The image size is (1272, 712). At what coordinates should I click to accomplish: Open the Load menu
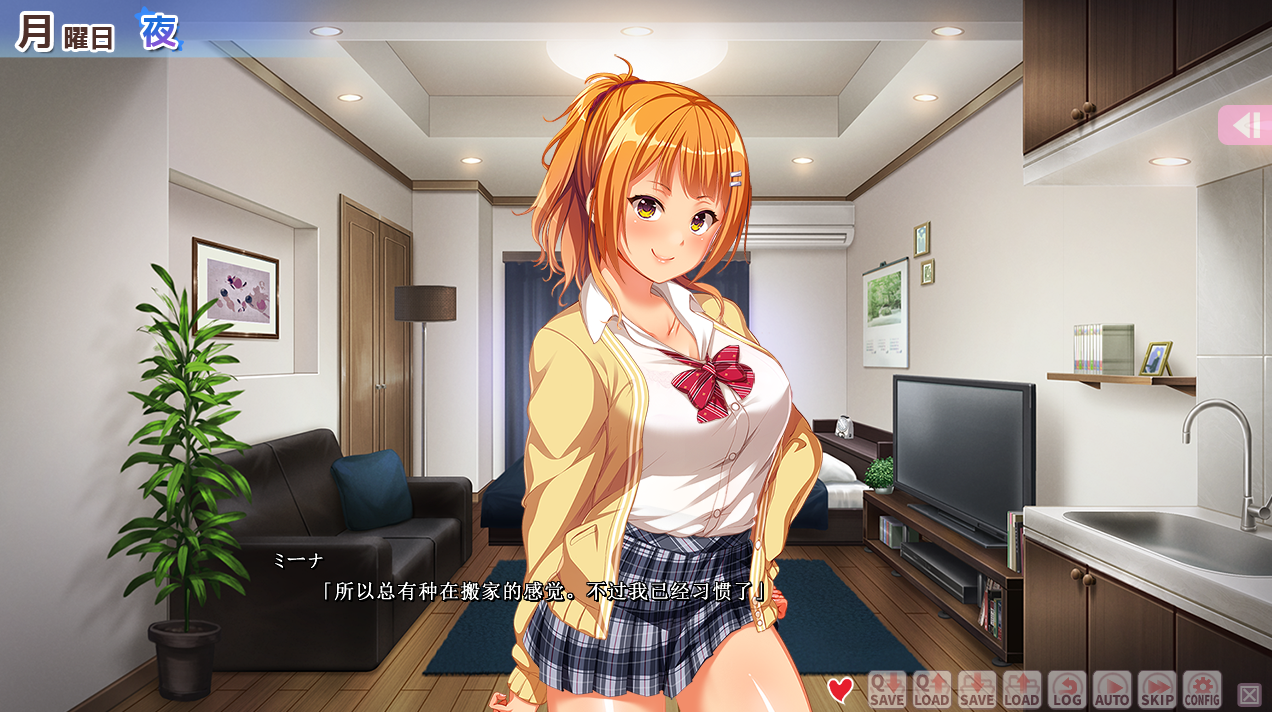(1021, 689)
